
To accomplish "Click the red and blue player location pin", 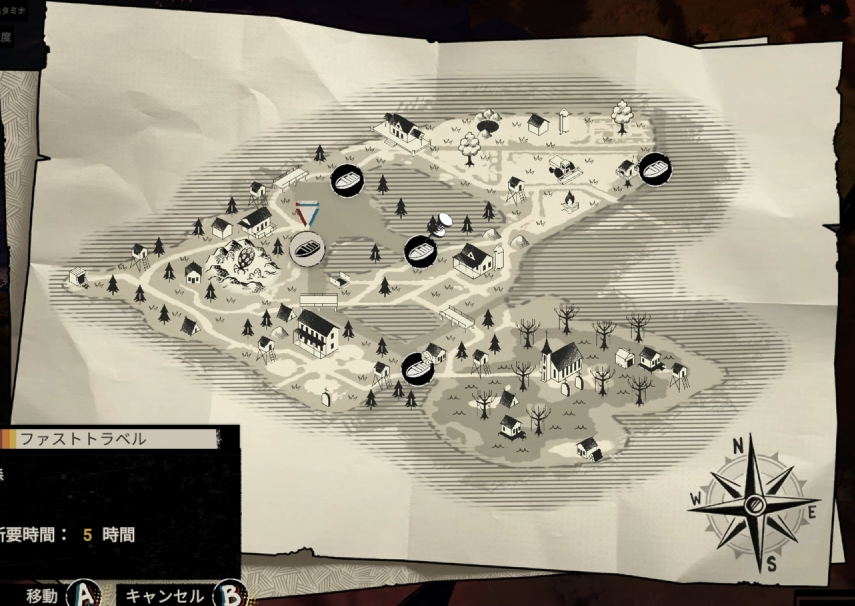I will [308, 213].
